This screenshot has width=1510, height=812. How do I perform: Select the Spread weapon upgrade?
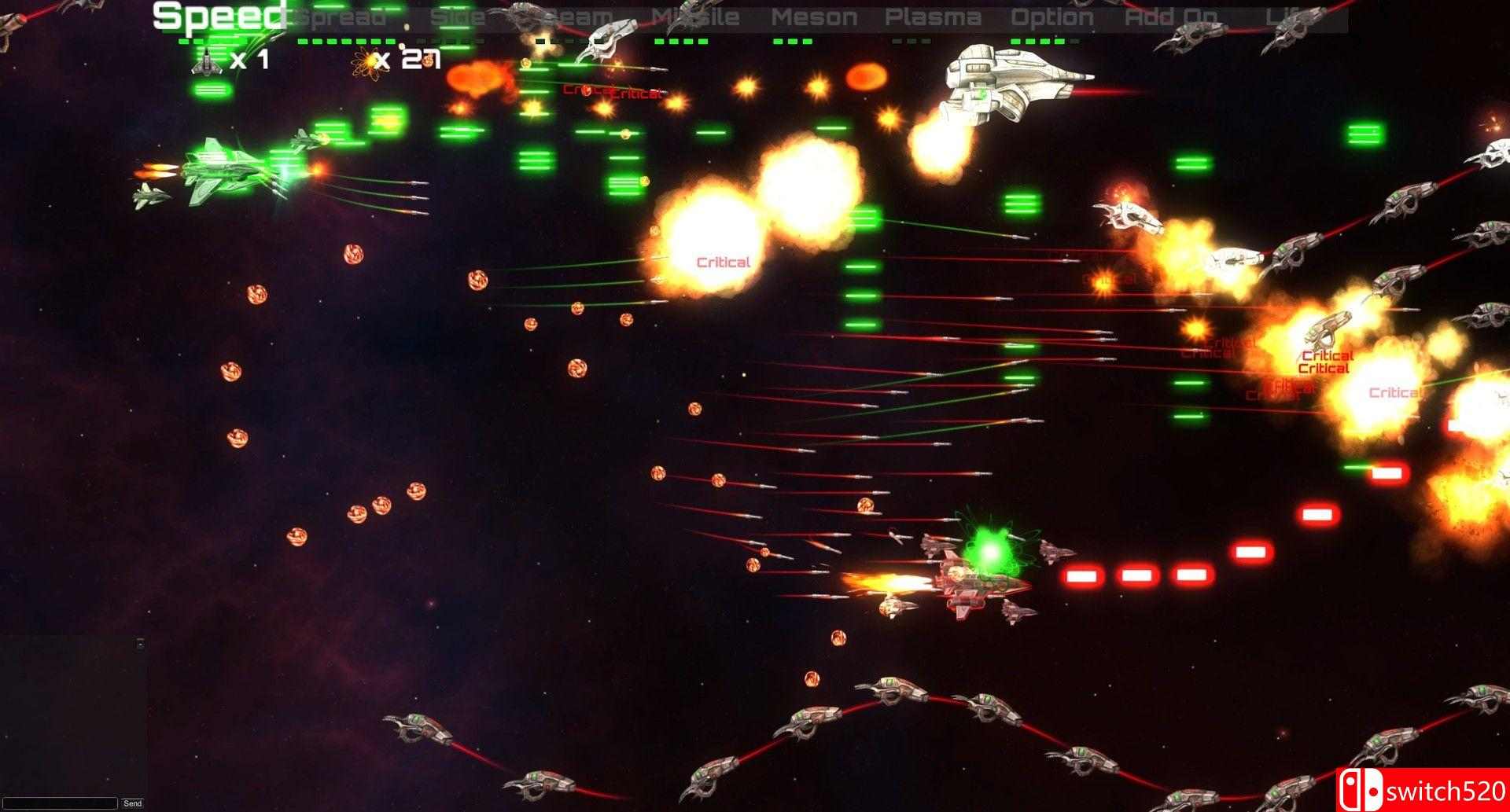pos(340,17)
